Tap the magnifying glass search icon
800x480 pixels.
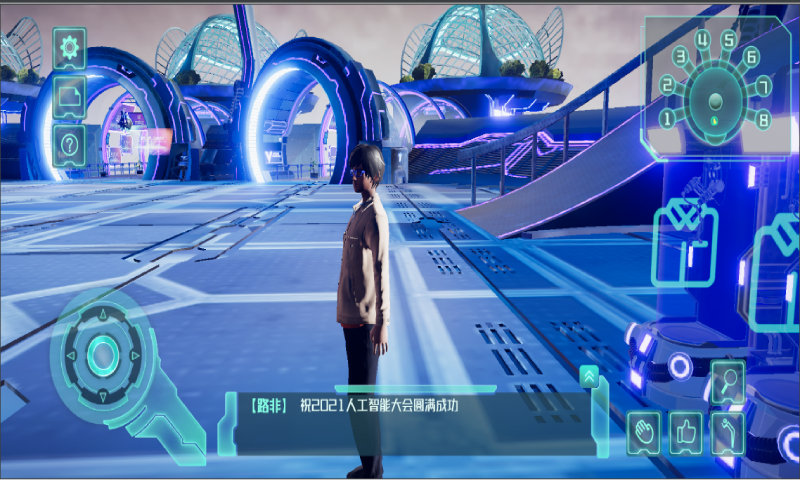728,381
